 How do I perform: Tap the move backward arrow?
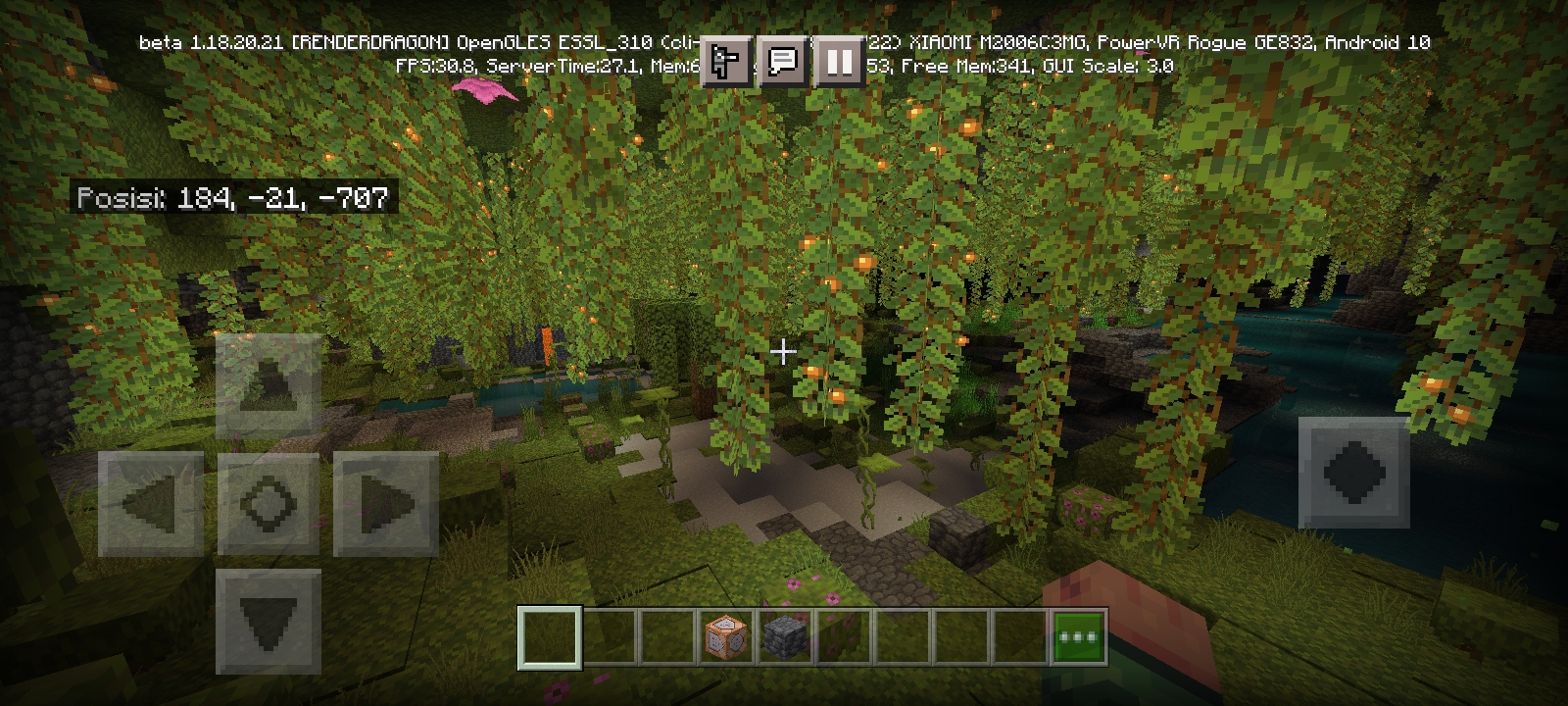pos(269,621)
